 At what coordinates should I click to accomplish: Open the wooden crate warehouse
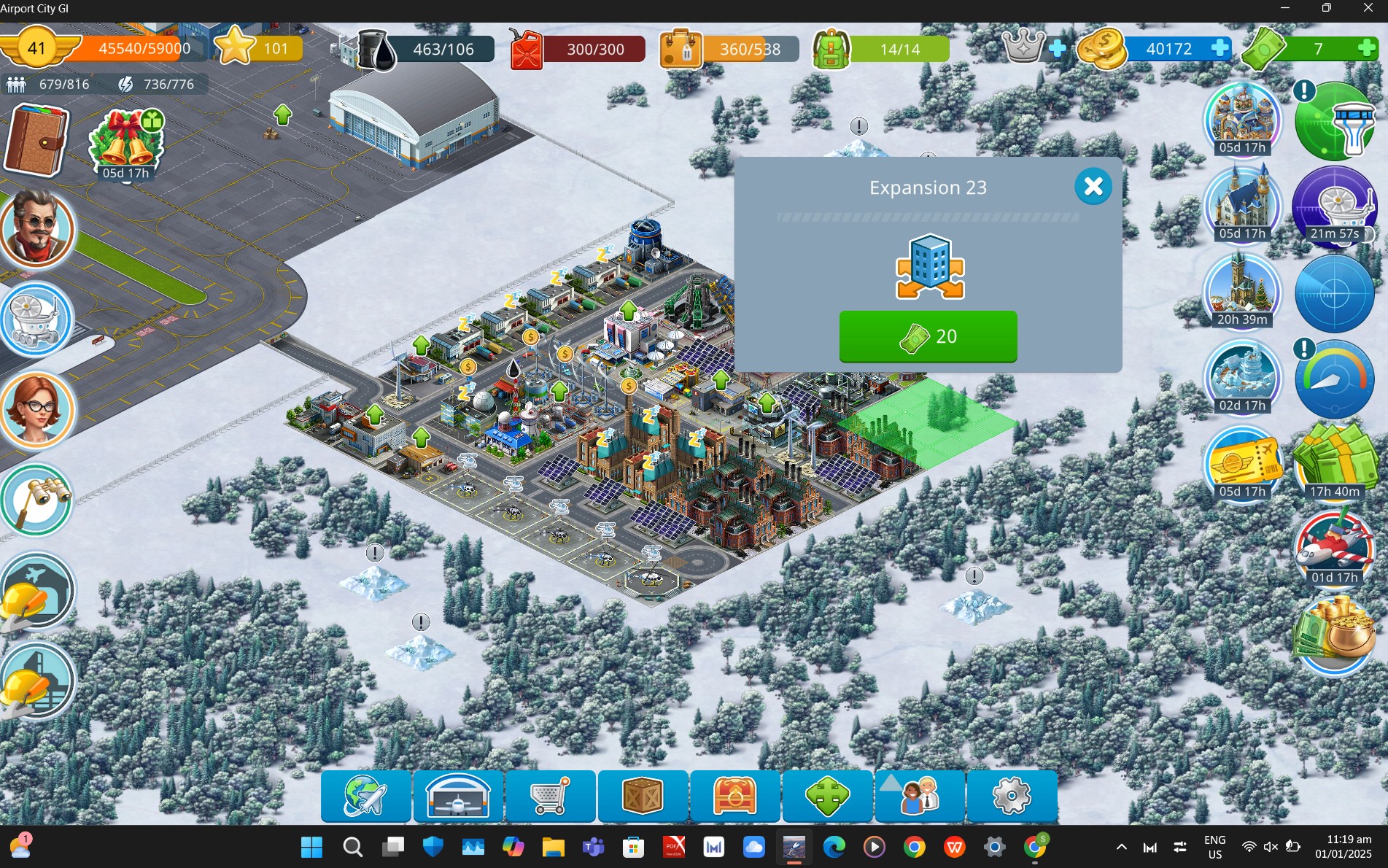(x=643, y=796)
